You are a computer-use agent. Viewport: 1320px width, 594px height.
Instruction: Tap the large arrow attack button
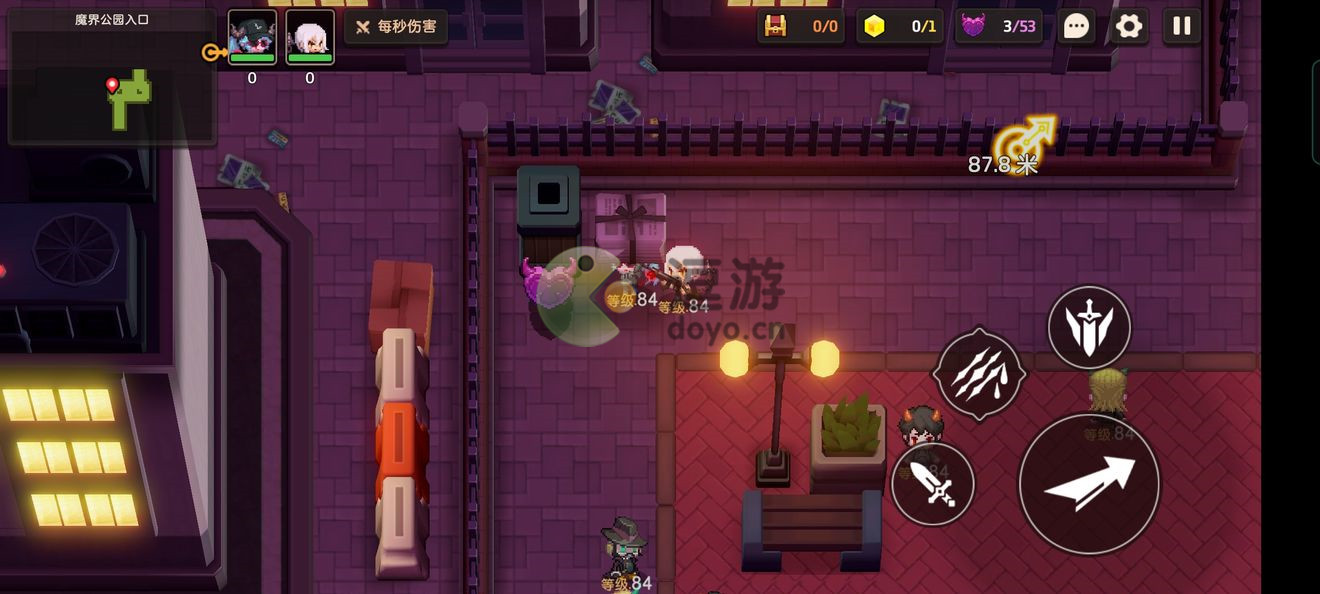click(x=1089, y=484)
